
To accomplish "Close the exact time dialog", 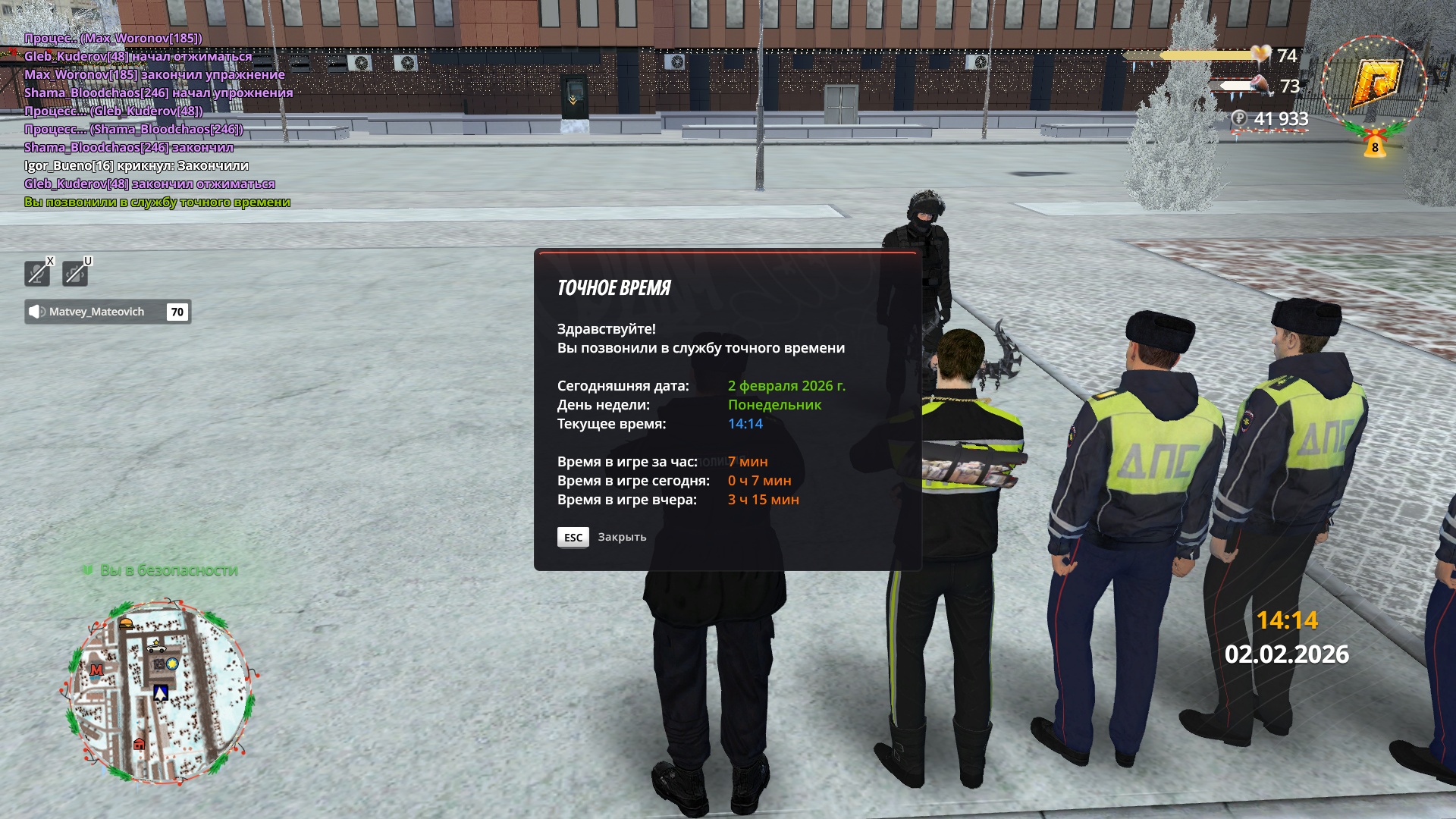I will point(573,537).
